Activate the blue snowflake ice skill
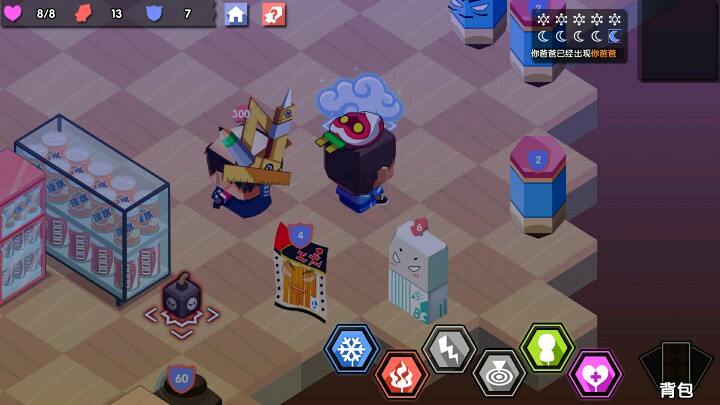This screenshot has width=720, height=405. click(x=351, y=349)
